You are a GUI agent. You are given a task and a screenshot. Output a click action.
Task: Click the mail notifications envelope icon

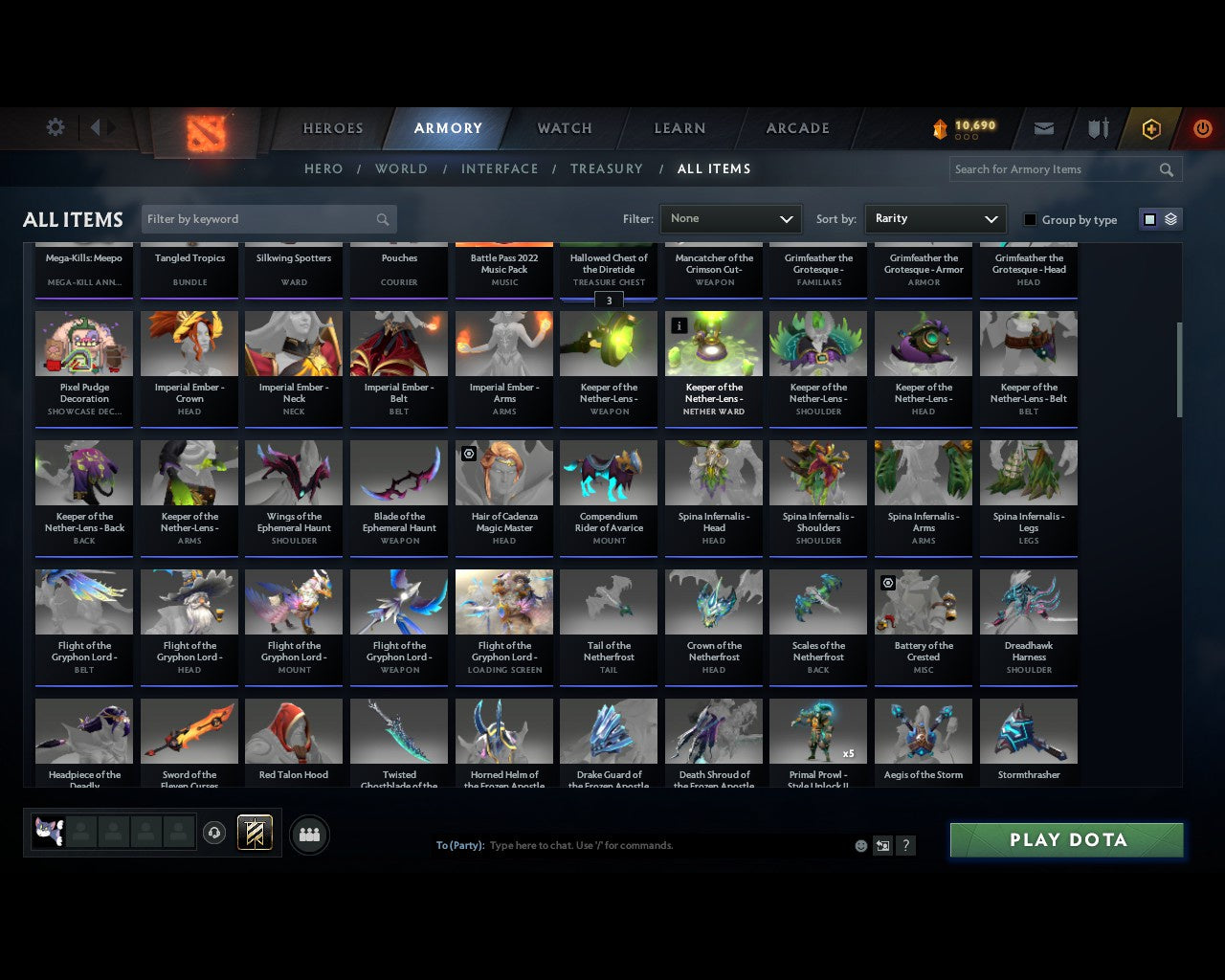click(1043, 128)
